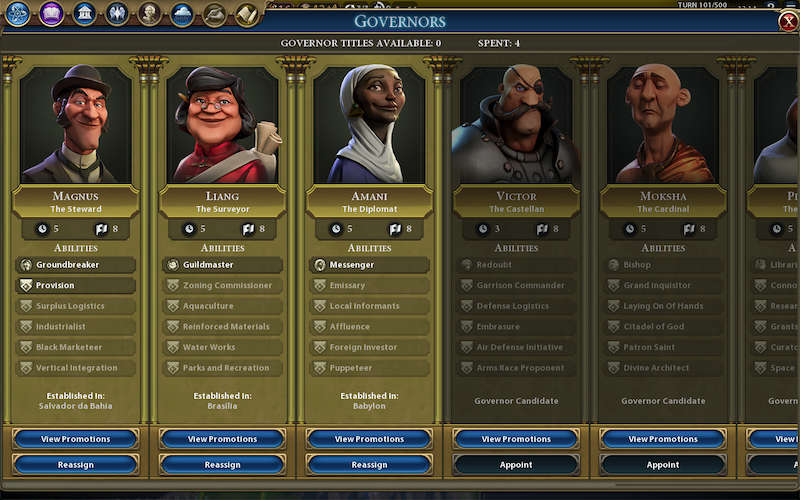Open the atom science tree icon

click(19, 13)
